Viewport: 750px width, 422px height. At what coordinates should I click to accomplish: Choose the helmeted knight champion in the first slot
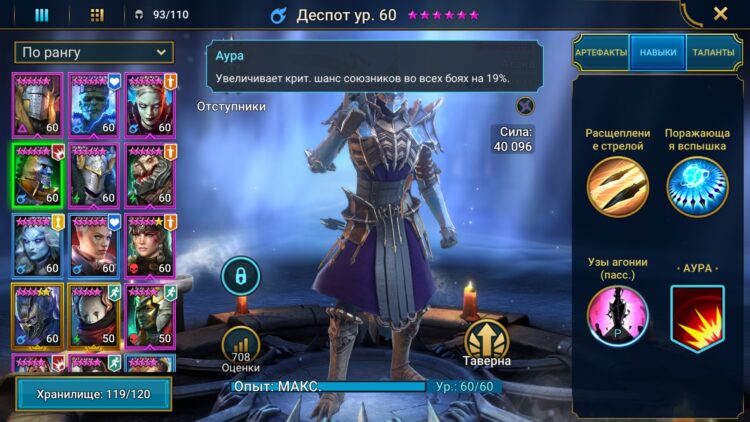[37, 104]
